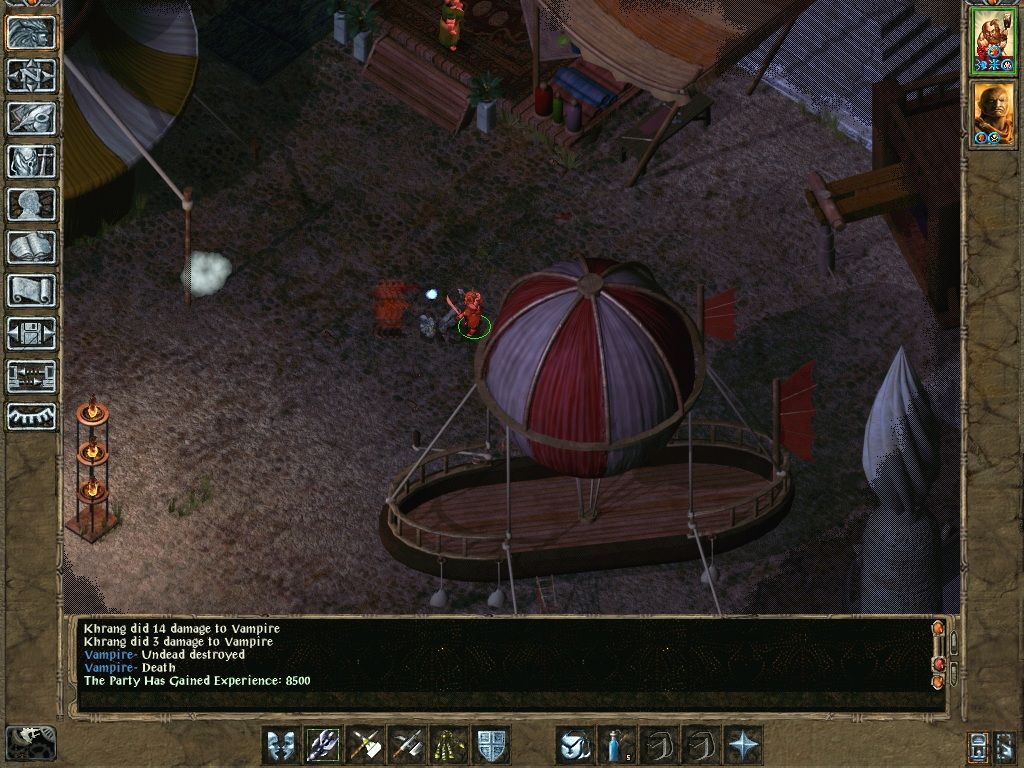Open the journal quill button

(31, 118)
